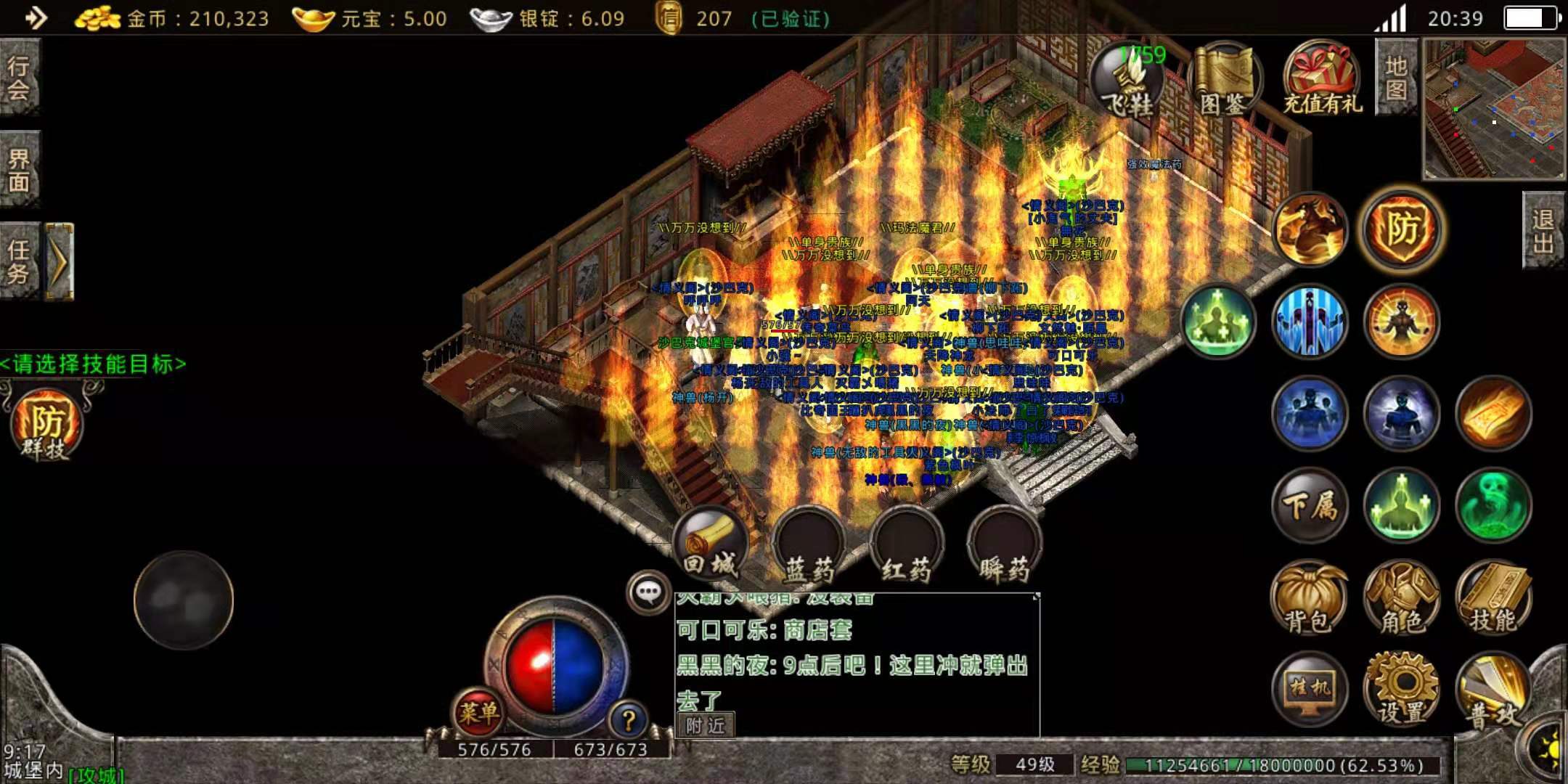Open the 地图 map button

click(1396, 77)
